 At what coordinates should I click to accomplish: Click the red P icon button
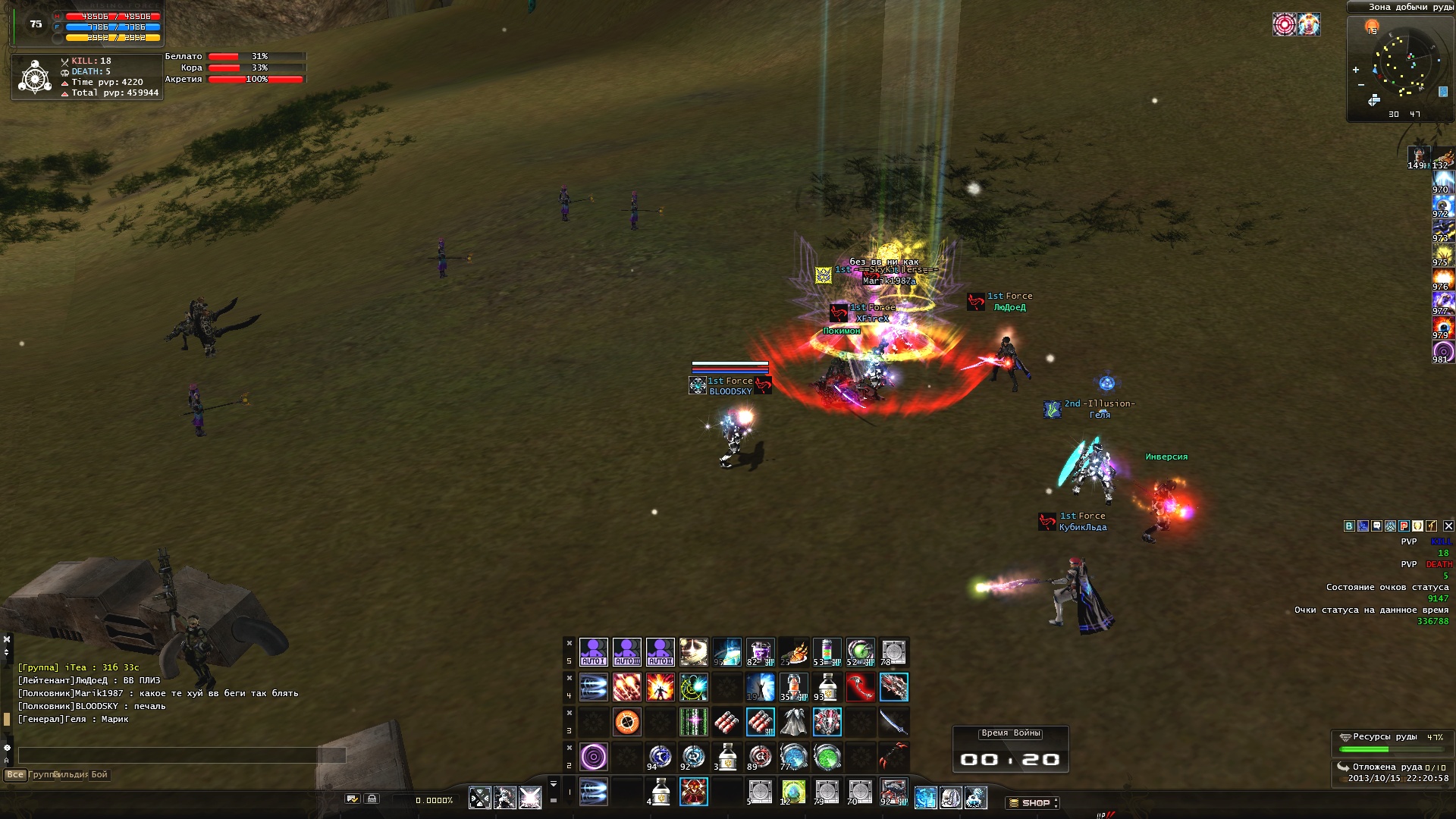click(x=1404, y=526)
